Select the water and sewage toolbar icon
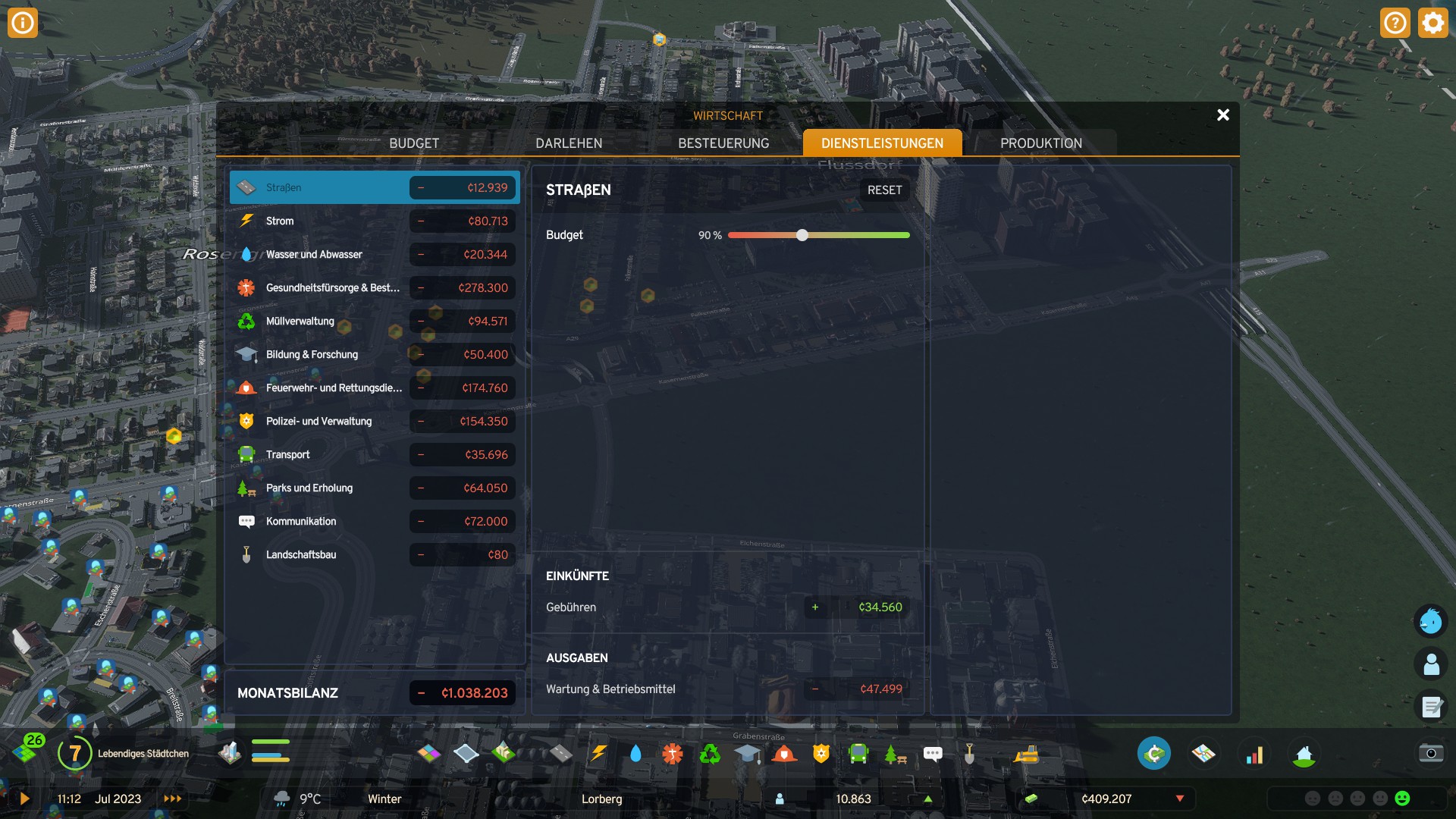This screenshot has width=1456, height=819. [636, 753]
